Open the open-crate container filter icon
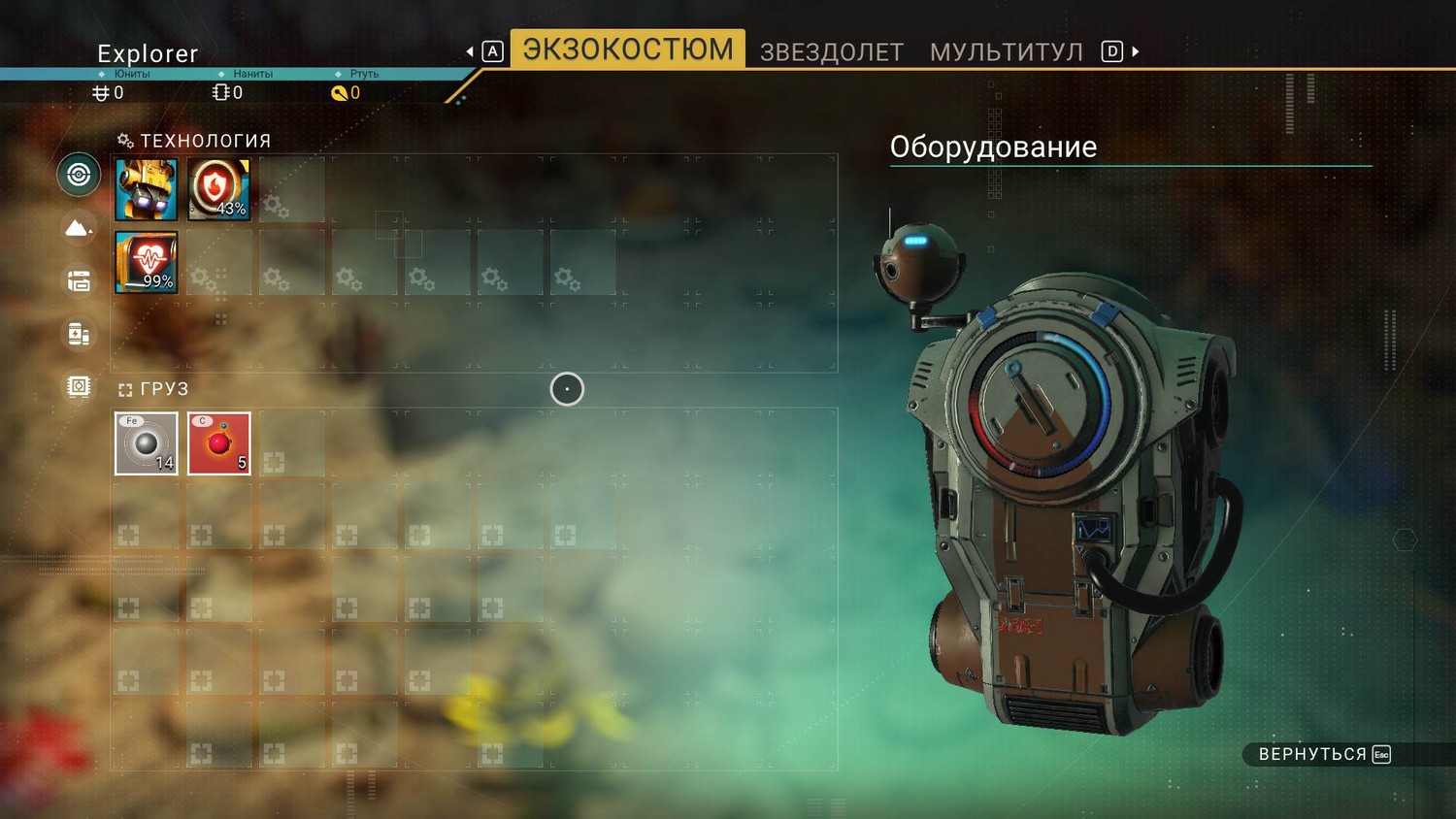This screenshot has width=1456, height=819. tap(79, 281)
